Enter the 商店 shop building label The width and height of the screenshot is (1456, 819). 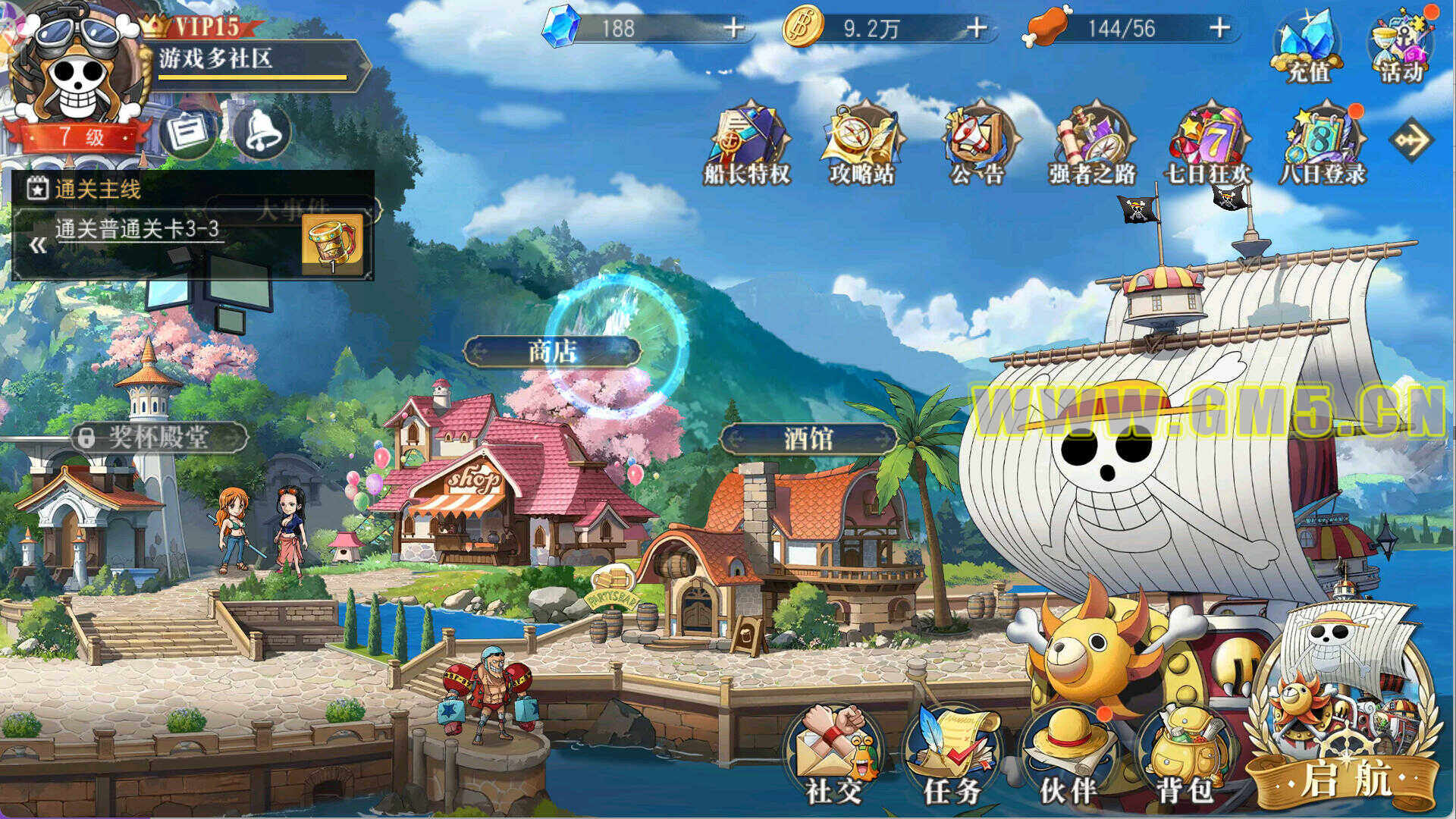[552, 351]
